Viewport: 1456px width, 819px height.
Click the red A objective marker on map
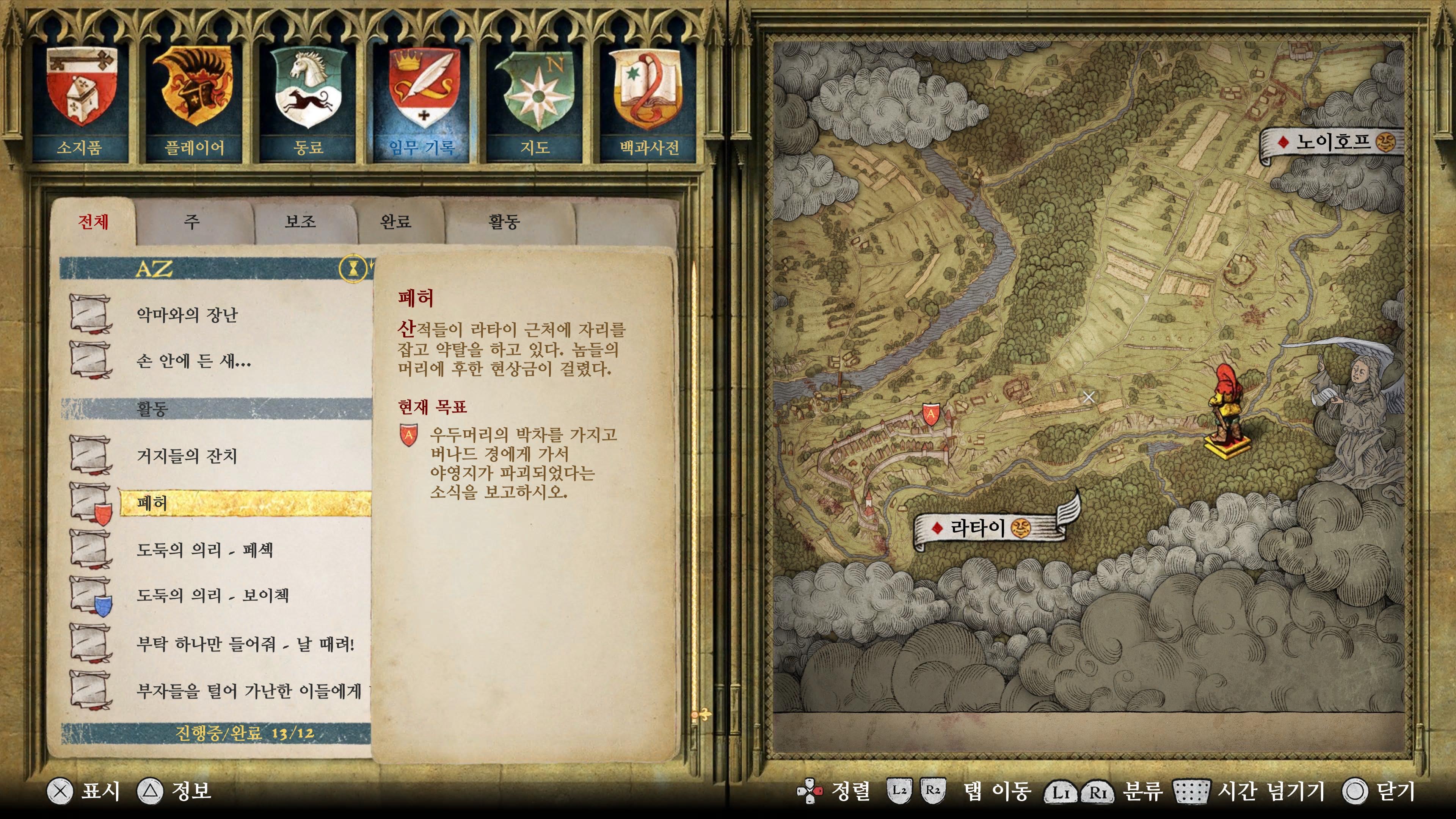click(931, 414)
